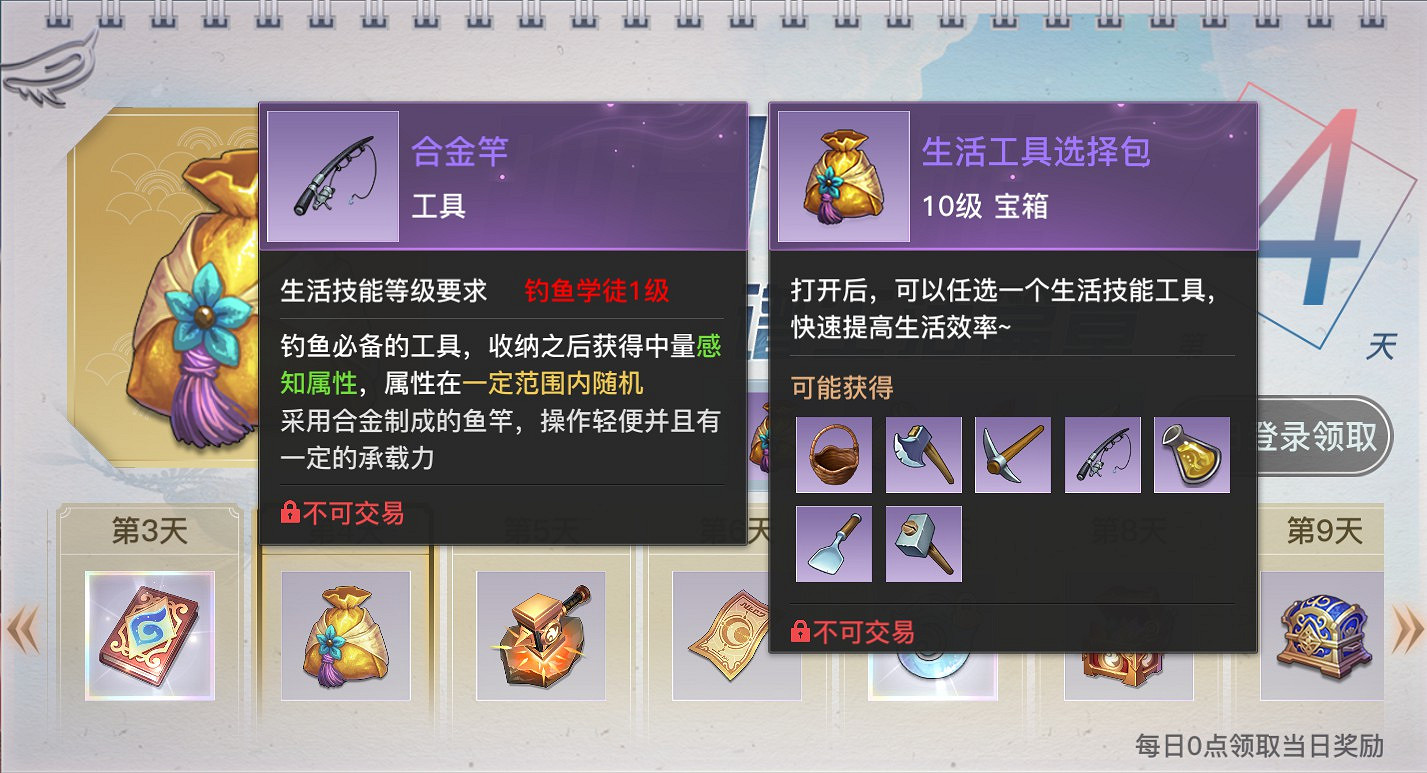
Task: Select the potion bottle icon
Action: pyautogui.click(x=1193, y=453)
